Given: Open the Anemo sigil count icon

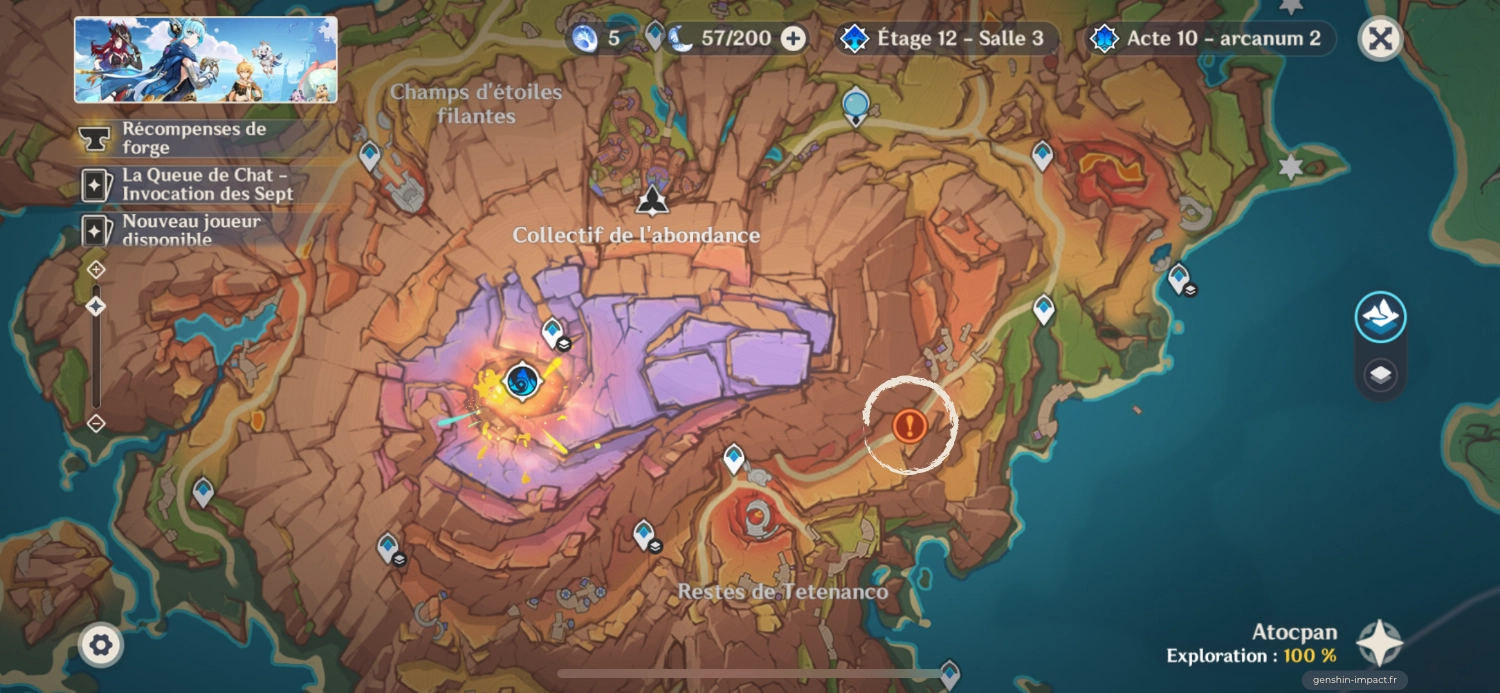Looking at the screenshot, I should coord(585,39).
